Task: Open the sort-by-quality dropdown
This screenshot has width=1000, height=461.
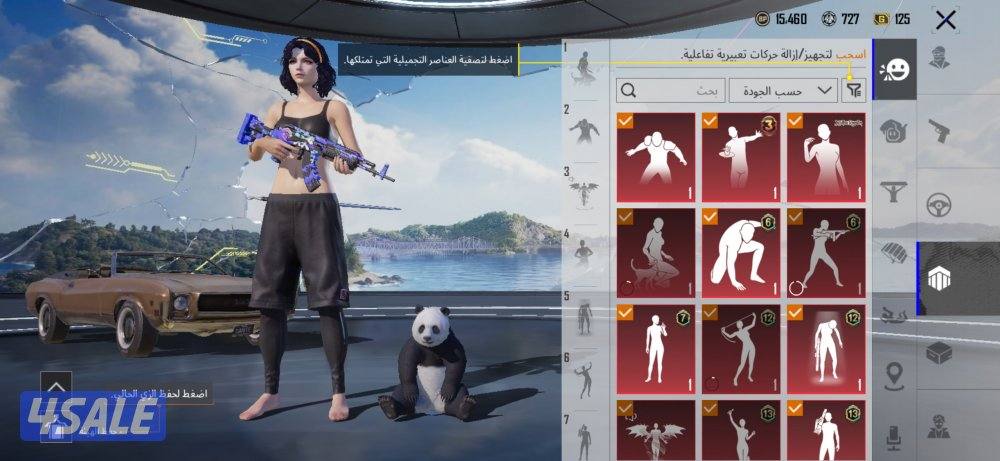Action: 783,91
